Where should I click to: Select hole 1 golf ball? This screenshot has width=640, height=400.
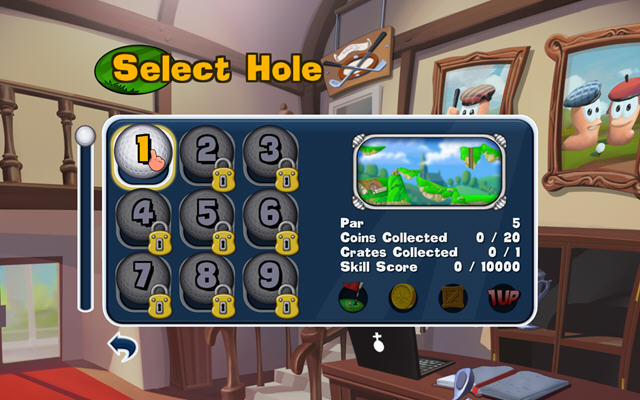(x=143, y=152)
